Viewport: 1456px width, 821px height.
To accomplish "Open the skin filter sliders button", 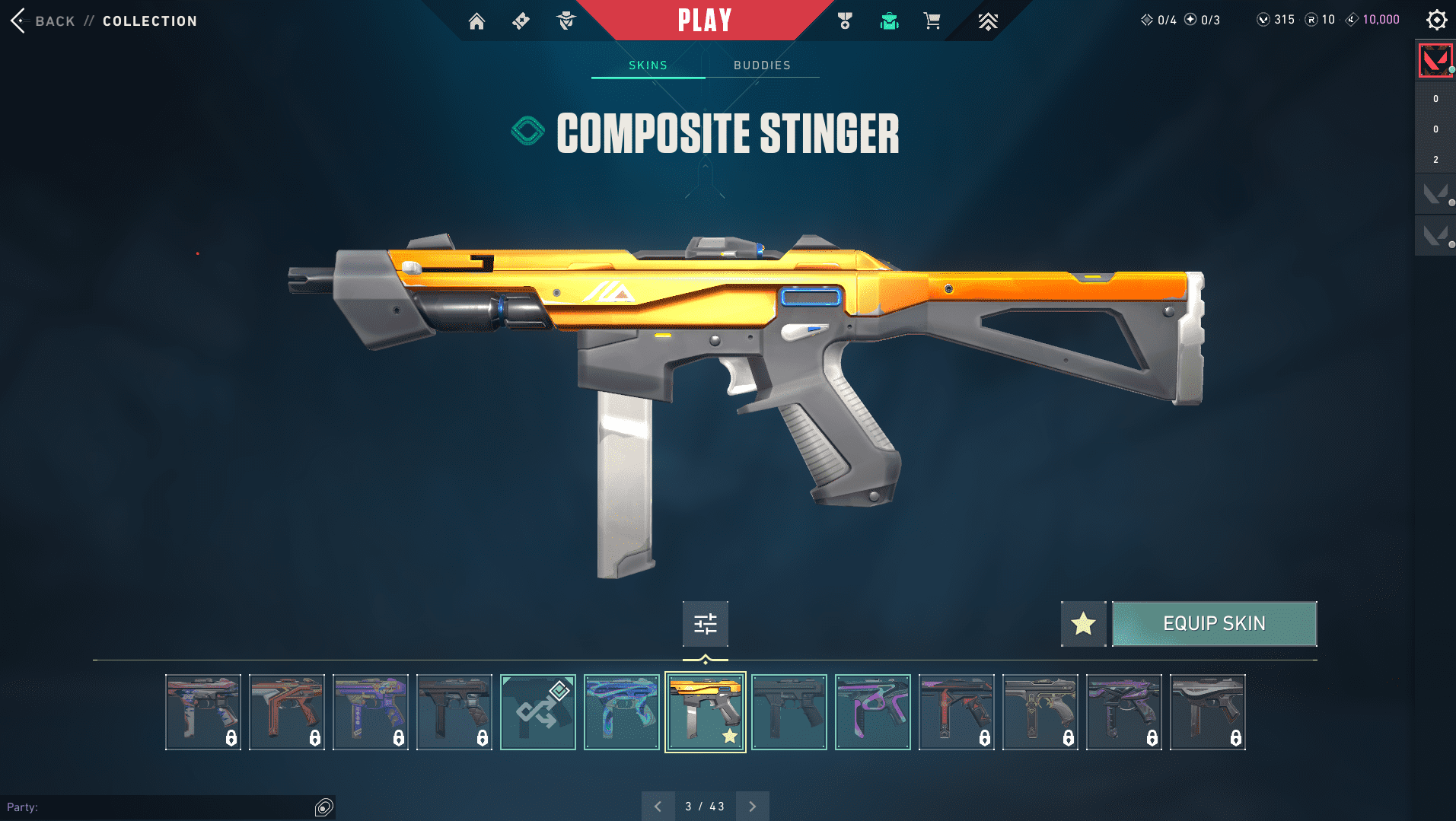I will [705, 624].
